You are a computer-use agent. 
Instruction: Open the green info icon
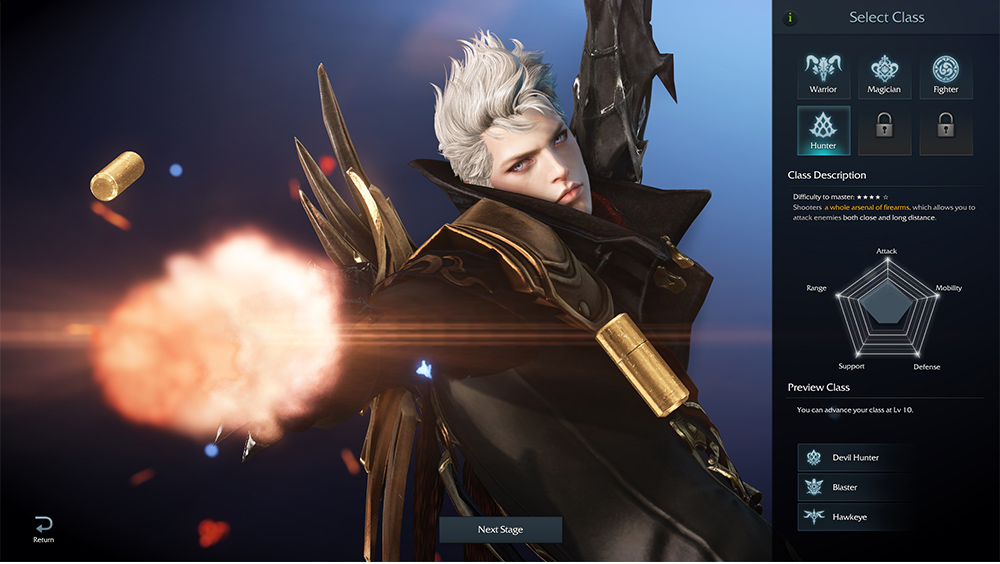click(790, 17)
